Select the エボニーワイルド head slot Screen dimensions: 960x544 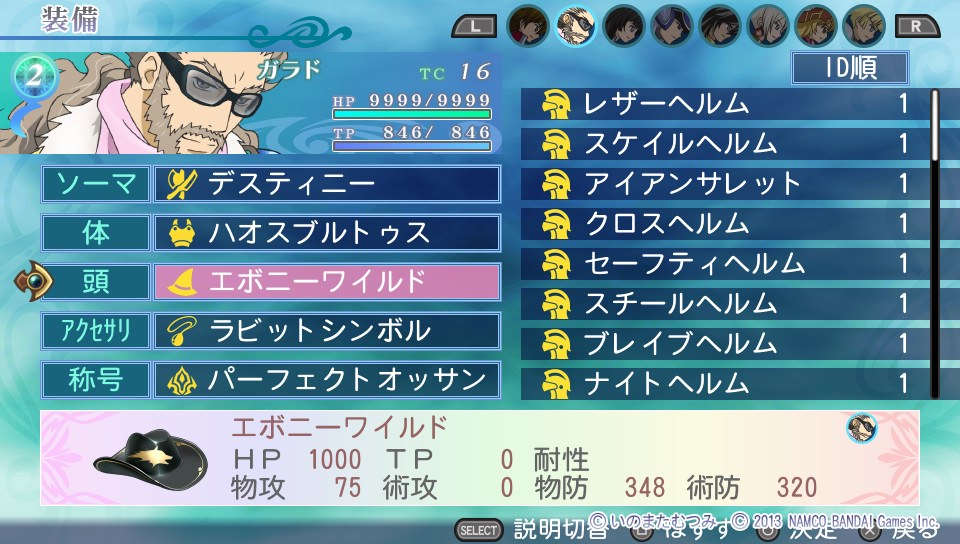click(327, 282)
